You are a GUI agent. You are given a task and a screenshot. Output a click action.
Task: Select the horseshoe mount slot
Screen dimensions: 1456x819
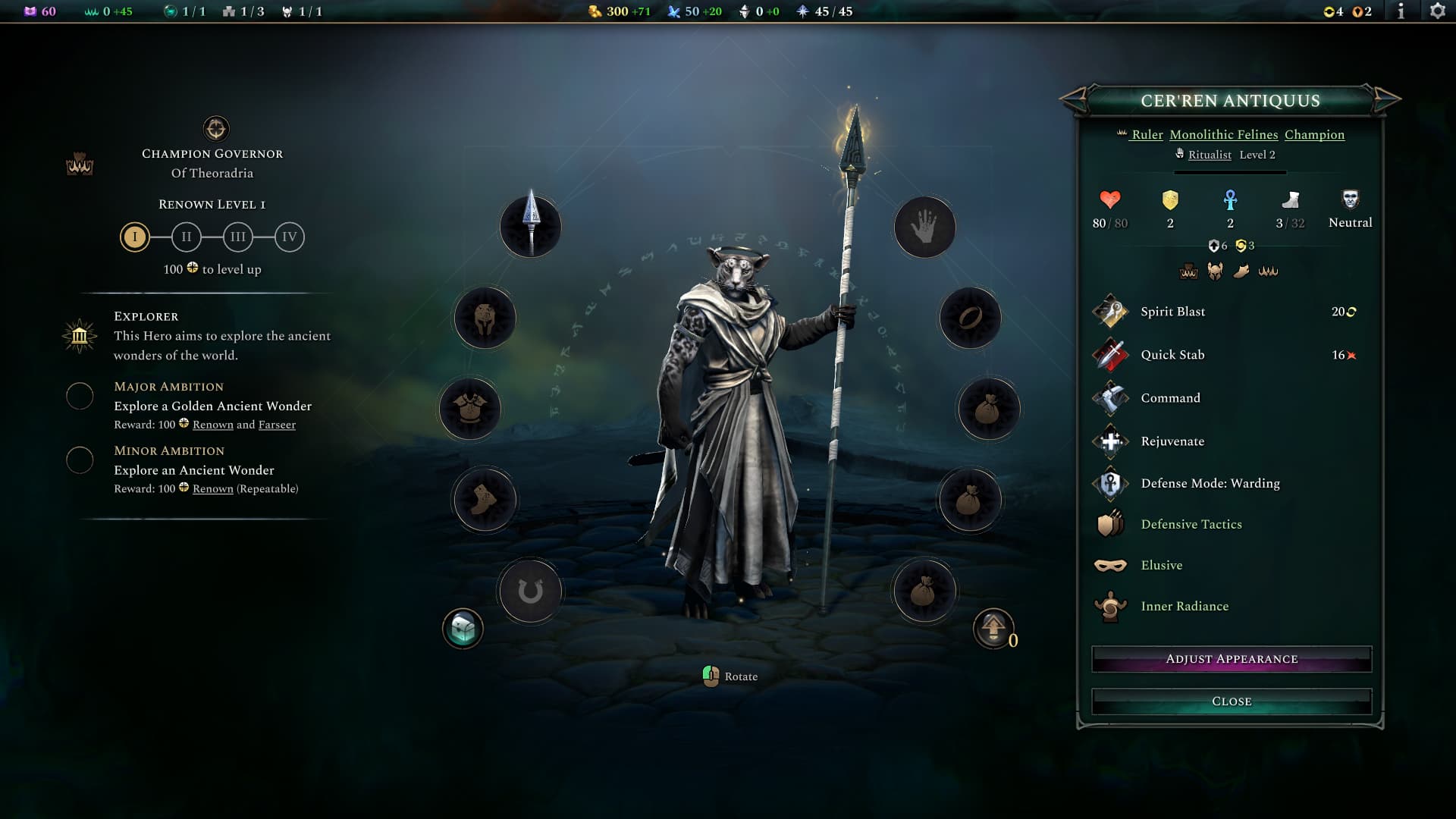tap(530, 591)
